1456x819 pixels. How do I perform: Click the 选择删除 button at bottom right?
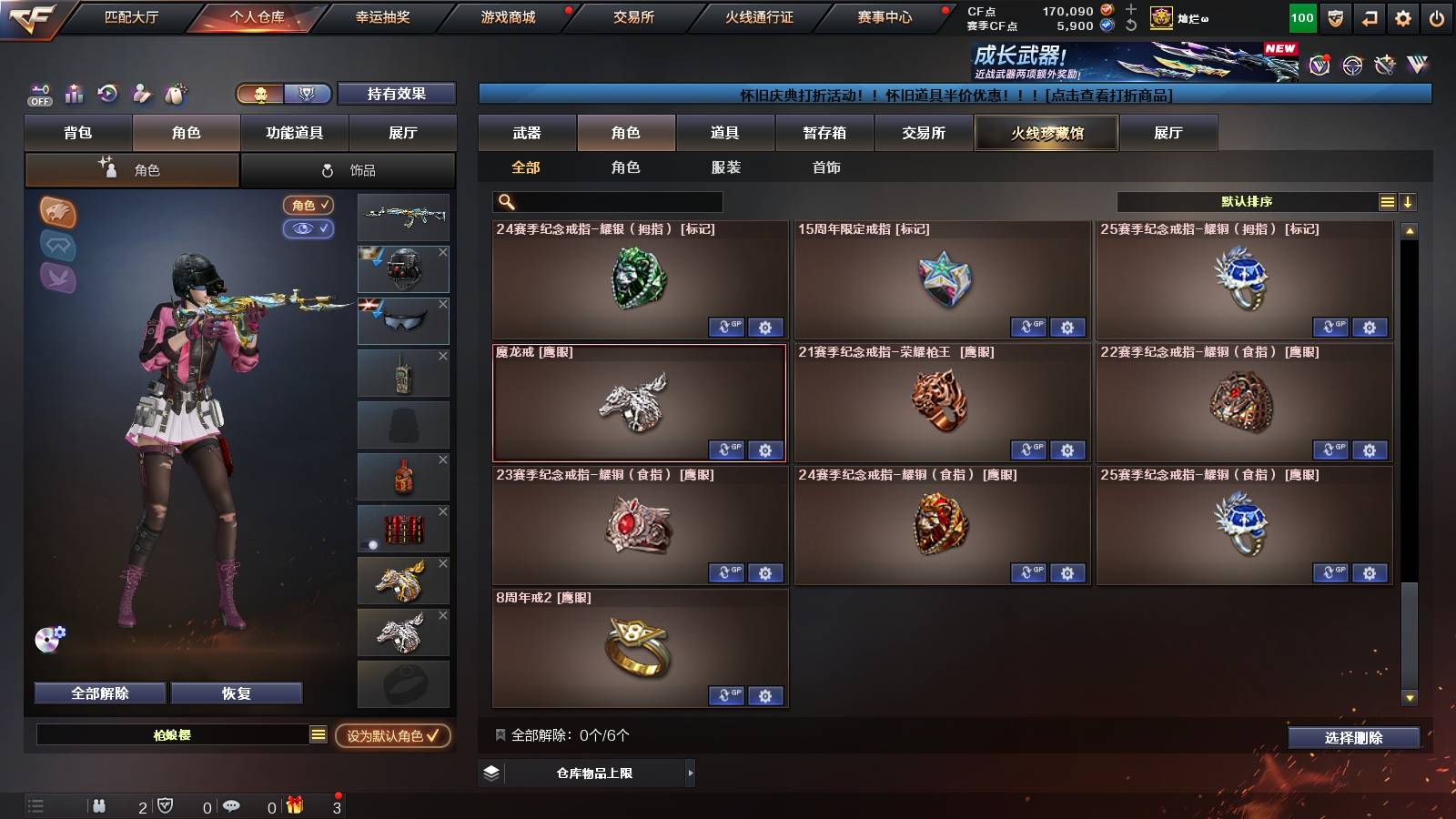[x=1353, y=738]
